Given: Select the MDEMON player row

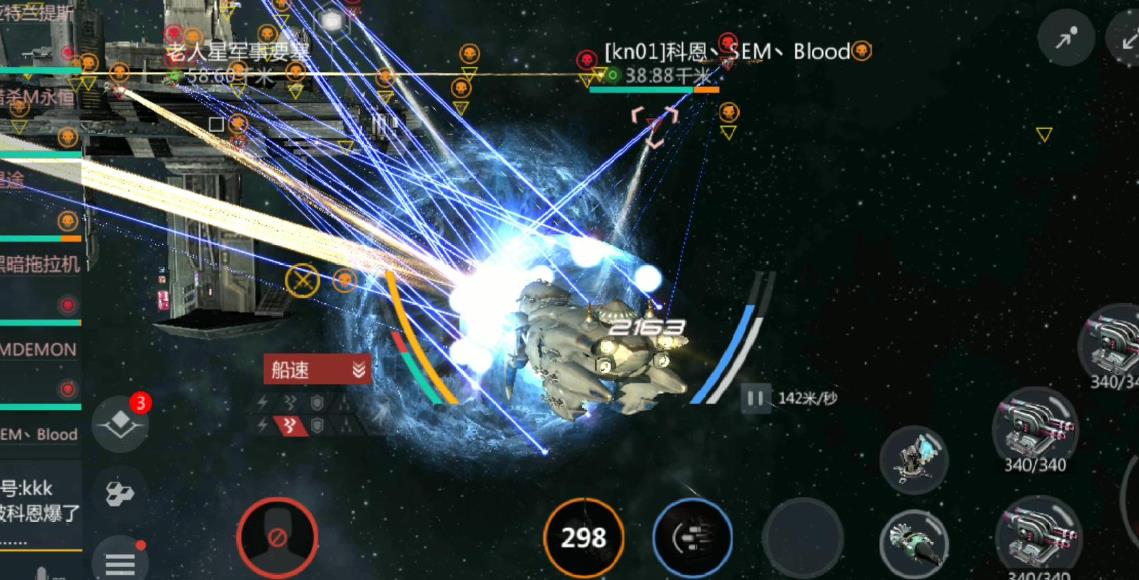Looking at the screenshot, I should [40, 350].
